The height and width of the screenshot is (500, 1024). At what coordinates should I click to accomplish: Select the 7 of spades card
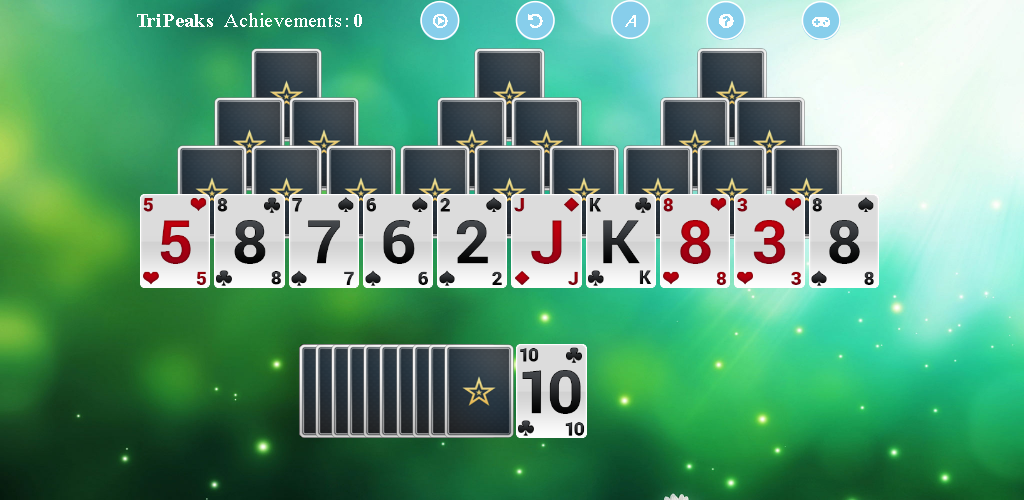coord(323,242)
